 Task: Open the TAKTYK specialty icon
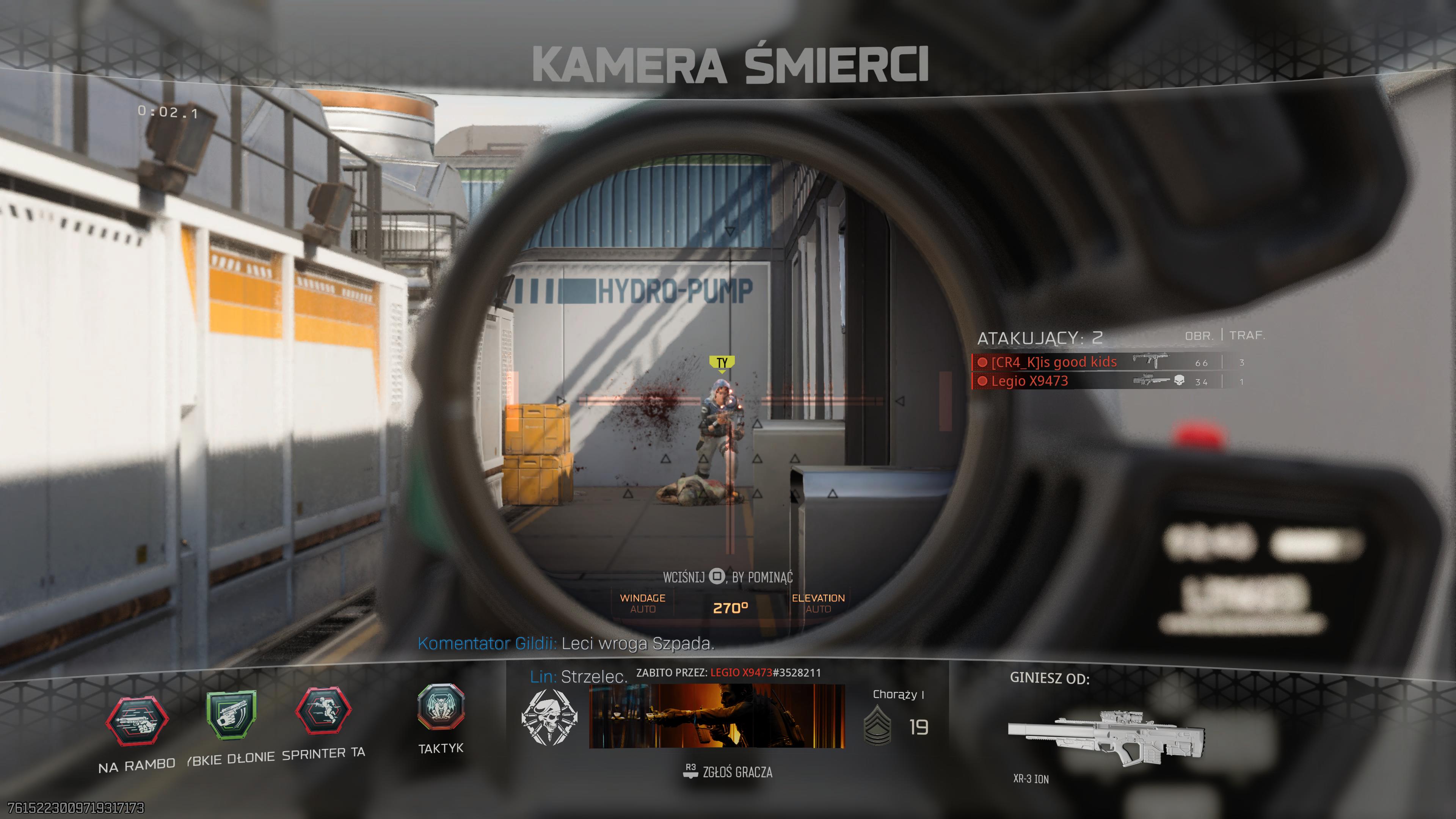pyautogui.click(x=441, y=706)
